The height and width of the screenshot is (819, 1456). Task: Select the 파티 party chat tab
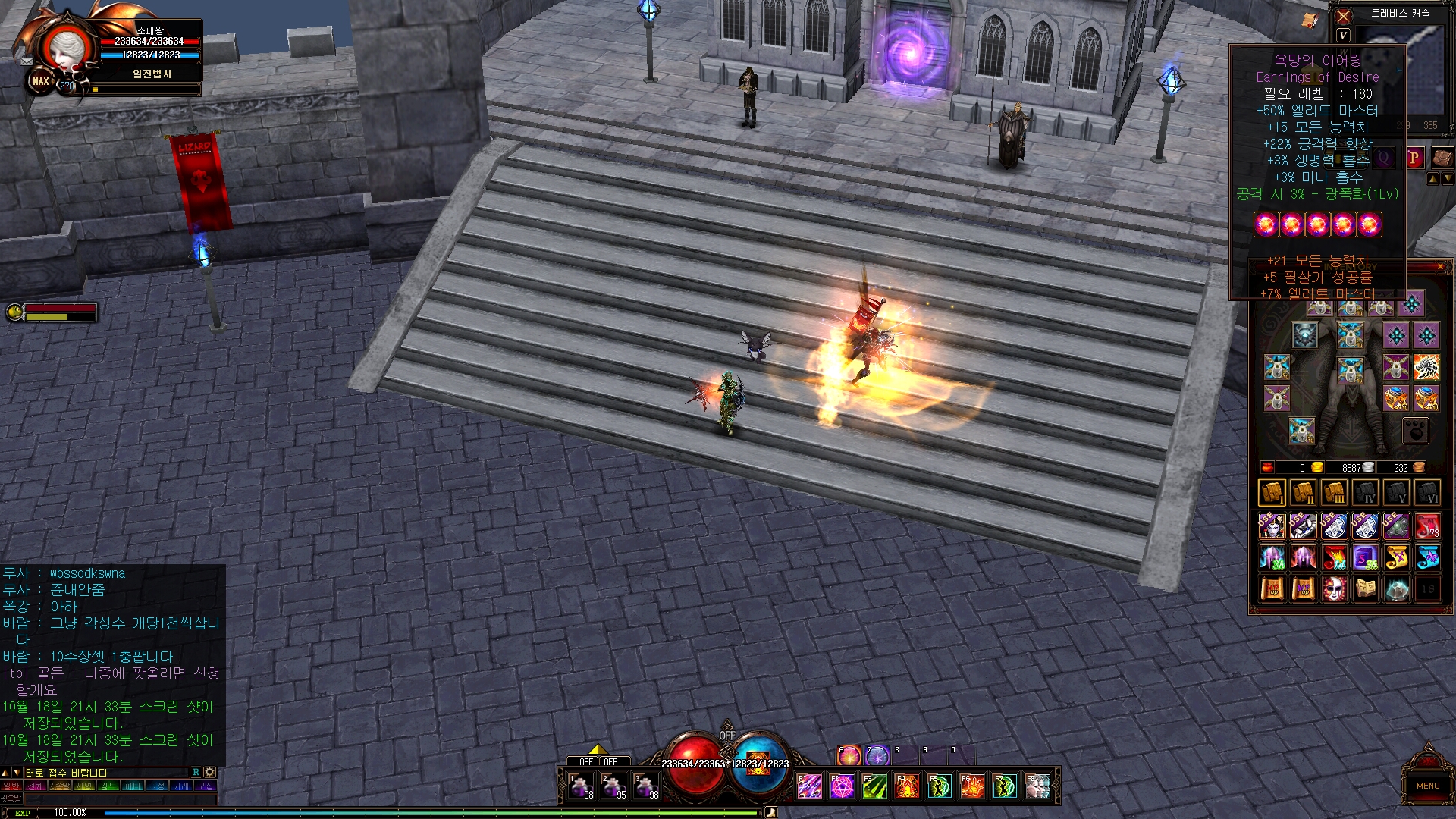point(133,786)
